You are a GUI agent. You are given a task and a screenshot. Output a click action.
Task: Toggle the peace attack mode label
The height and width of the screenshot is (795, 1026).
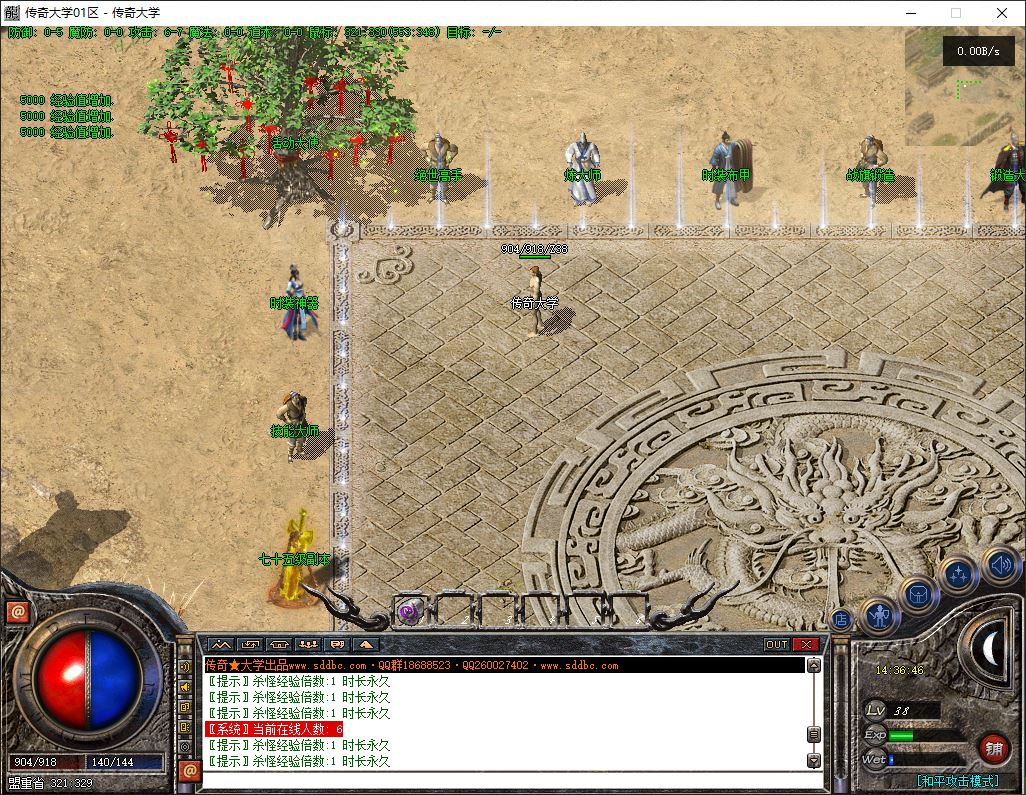pos(957,780)
